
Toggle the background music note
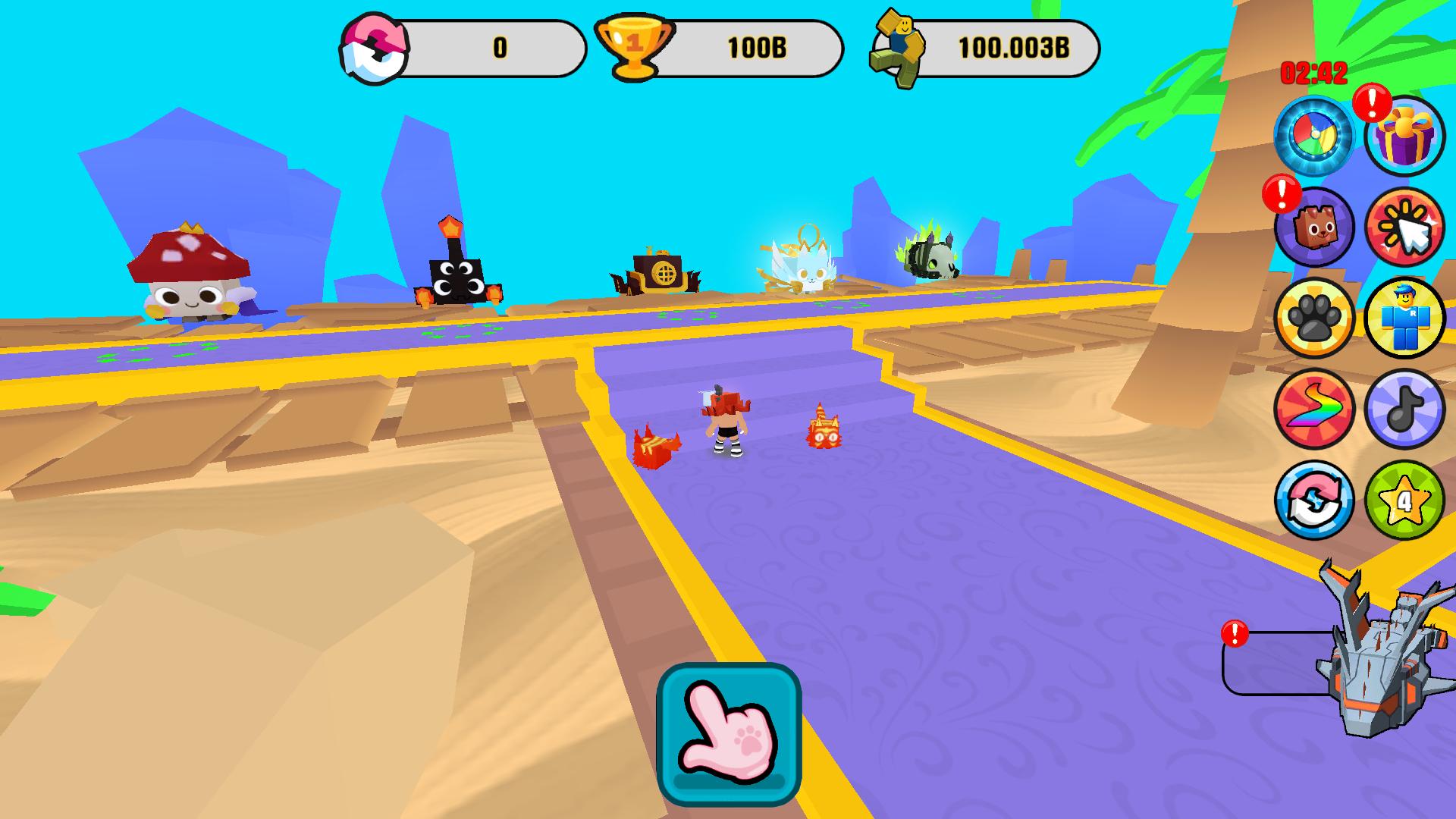click(1407, 409)
